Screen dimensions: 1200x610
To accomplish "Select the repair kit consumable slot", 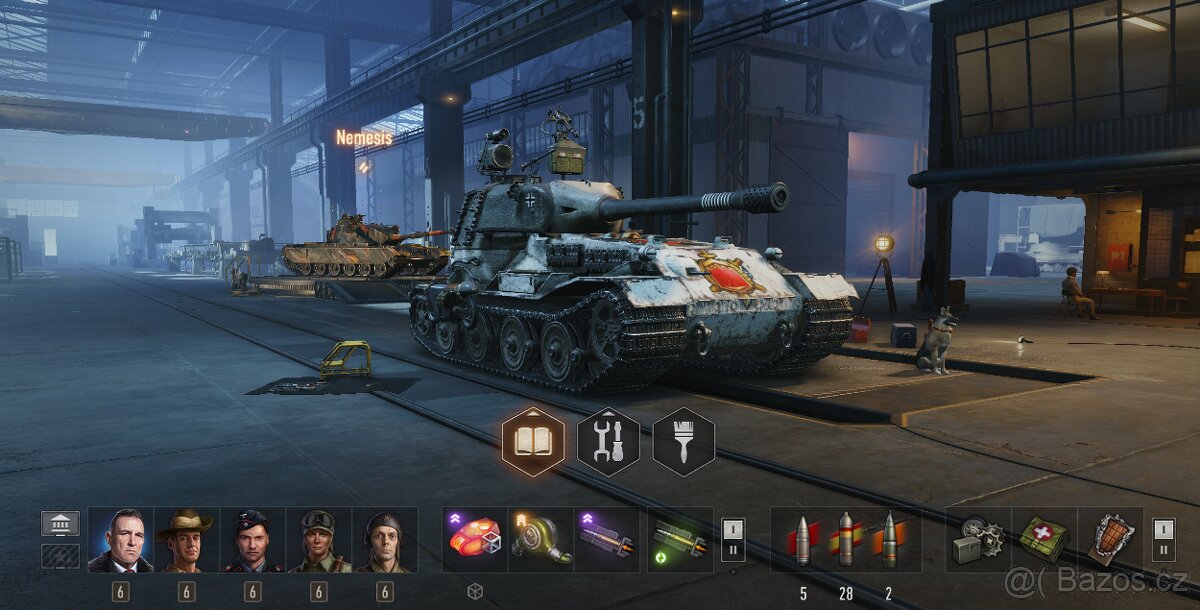I will point(978,540).
